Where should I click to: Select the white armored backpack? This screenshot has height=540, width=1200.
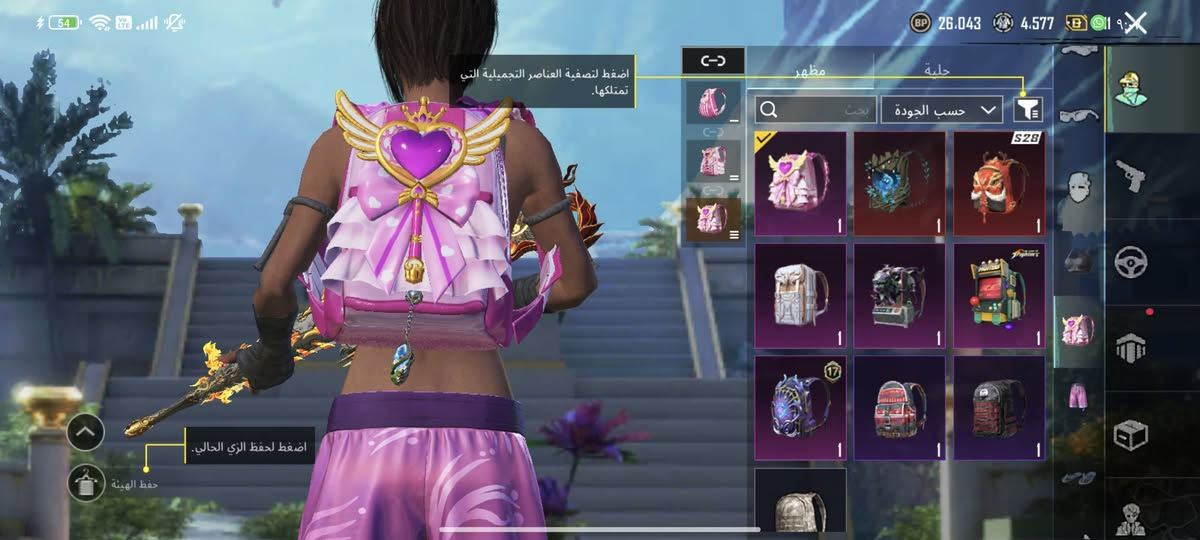[800, 296]
